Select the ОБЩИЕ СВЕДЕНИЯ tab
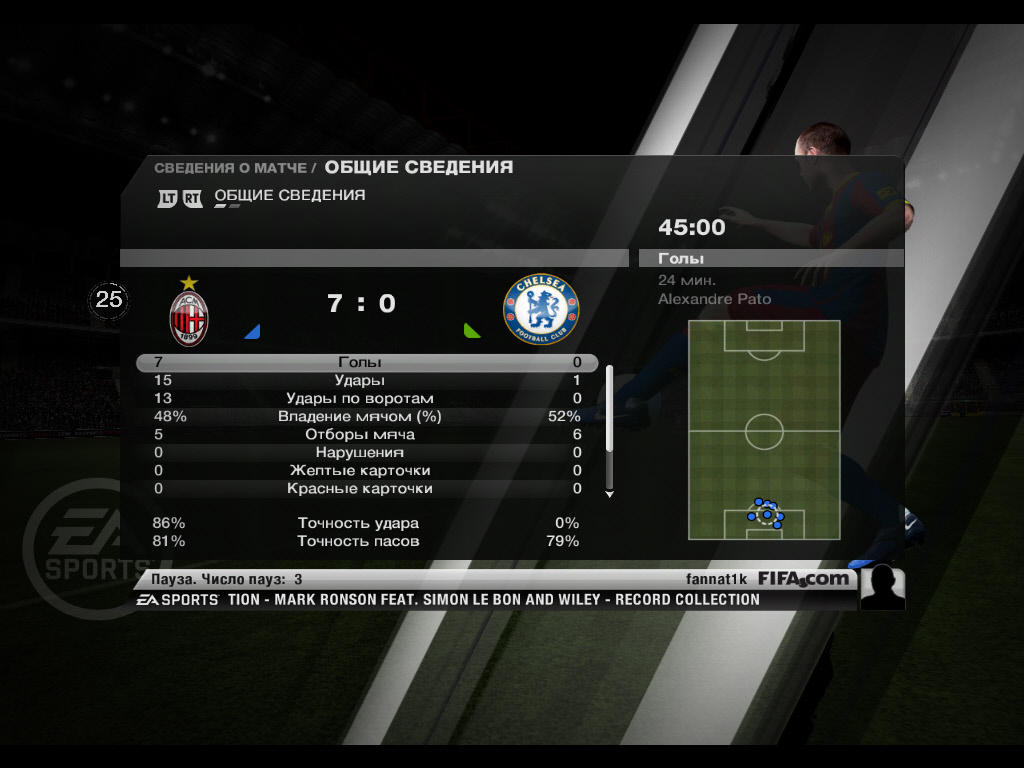Image resolution: width=1024 pixels, height=768 pixels. (289, 196)
